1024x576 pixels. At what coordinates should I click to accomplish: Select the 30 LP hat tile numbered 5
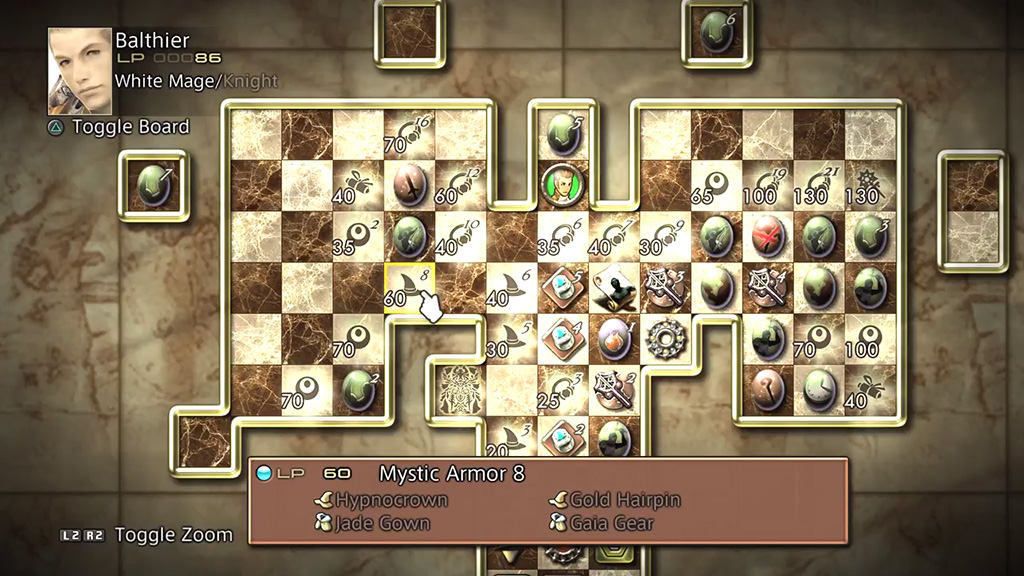click(x=512, y=340)
